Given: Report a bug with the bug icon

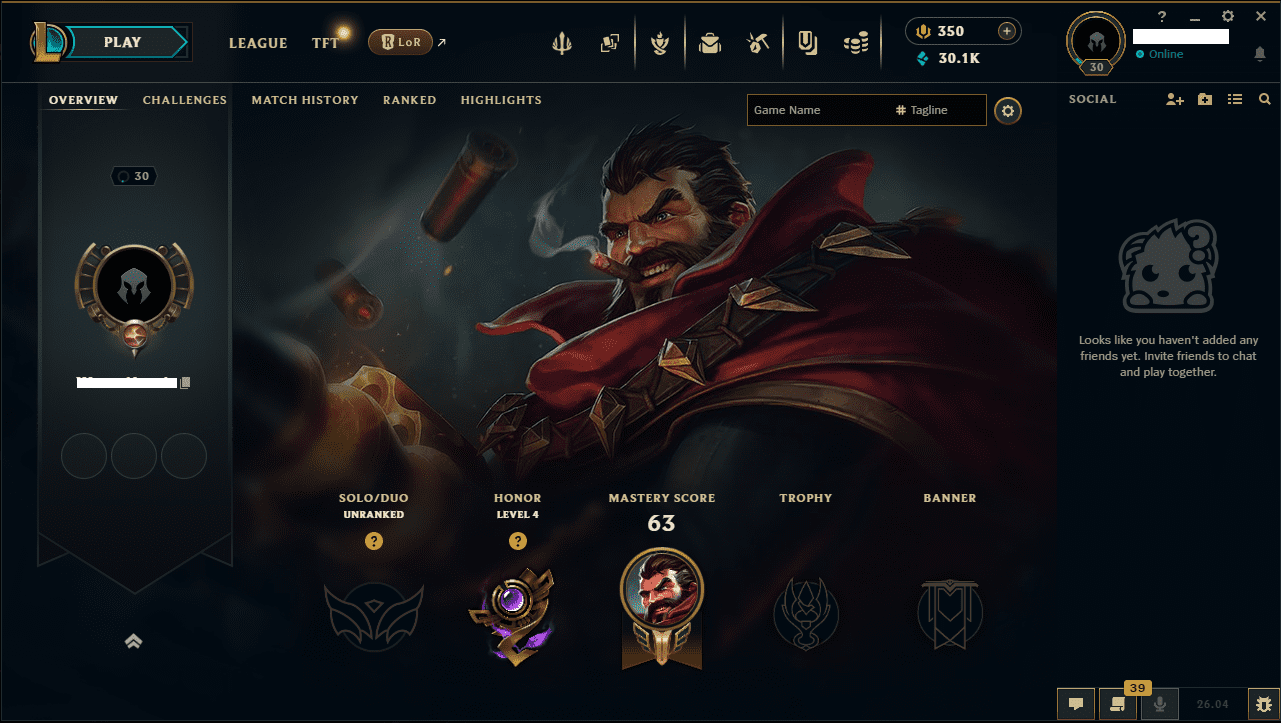Looking at the screenshot, I should click(x=1262, y=703).
